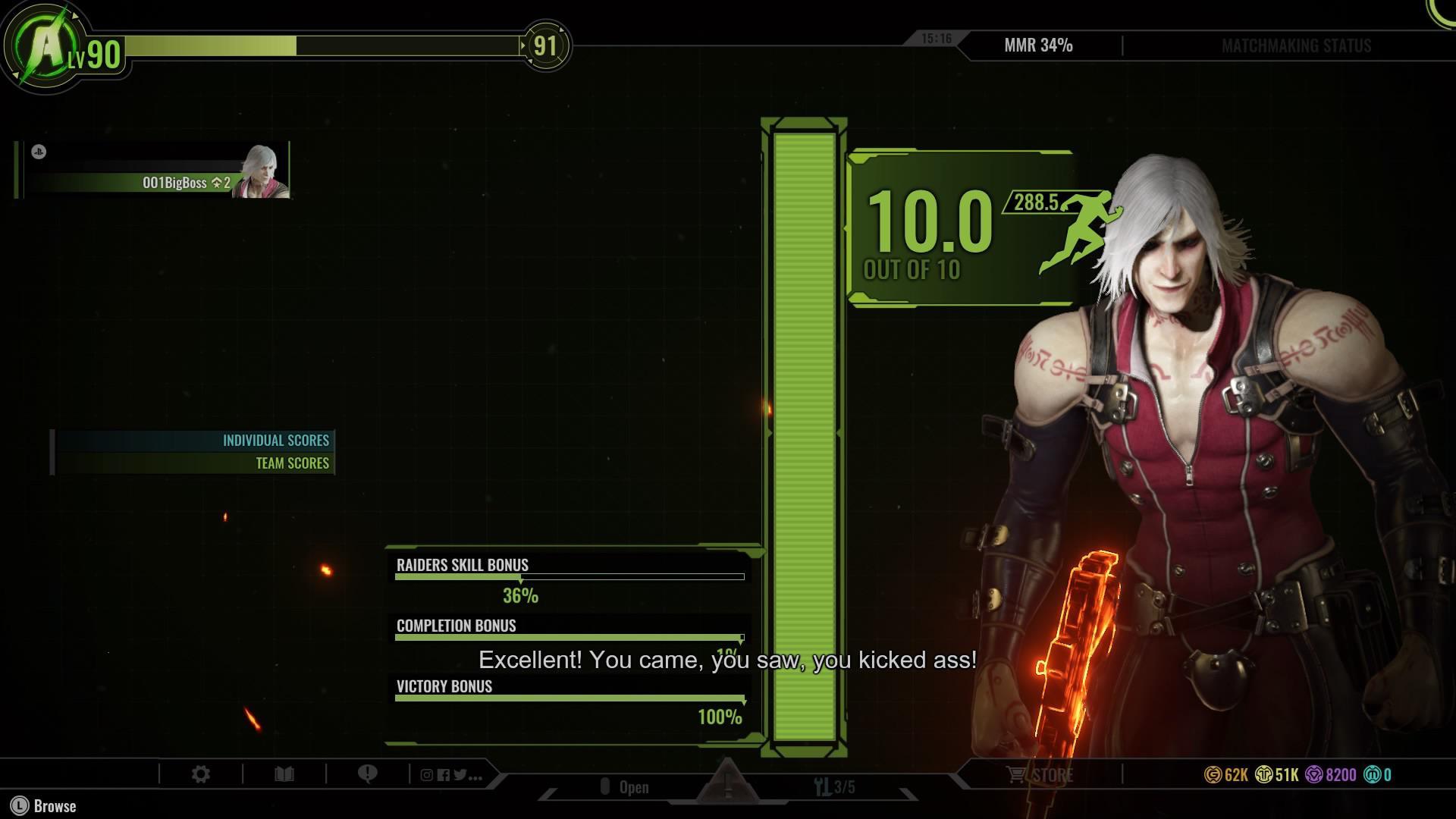Viewport: 1456px width, 819px height.
Task: Open the settings gear in the bottom toolbar
Action: (x=201, y=773)
